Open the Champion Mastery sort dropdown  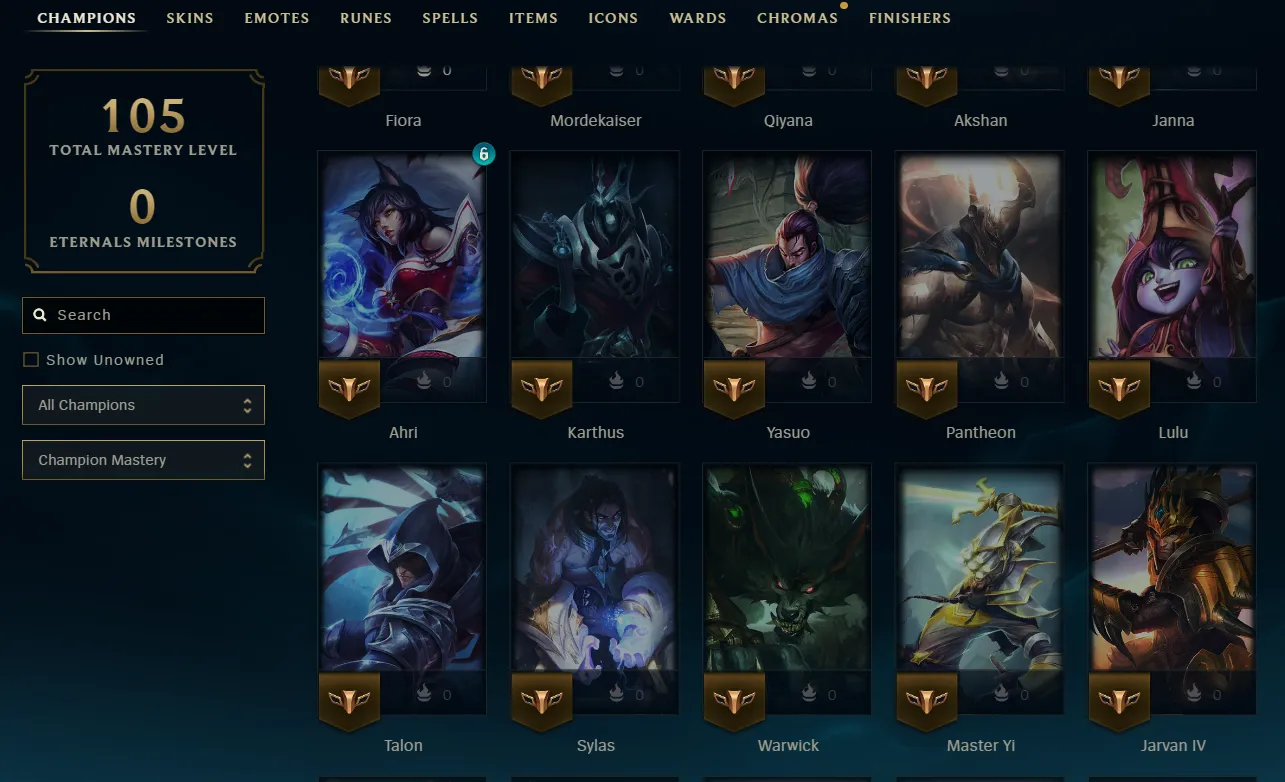pos(143,460)
